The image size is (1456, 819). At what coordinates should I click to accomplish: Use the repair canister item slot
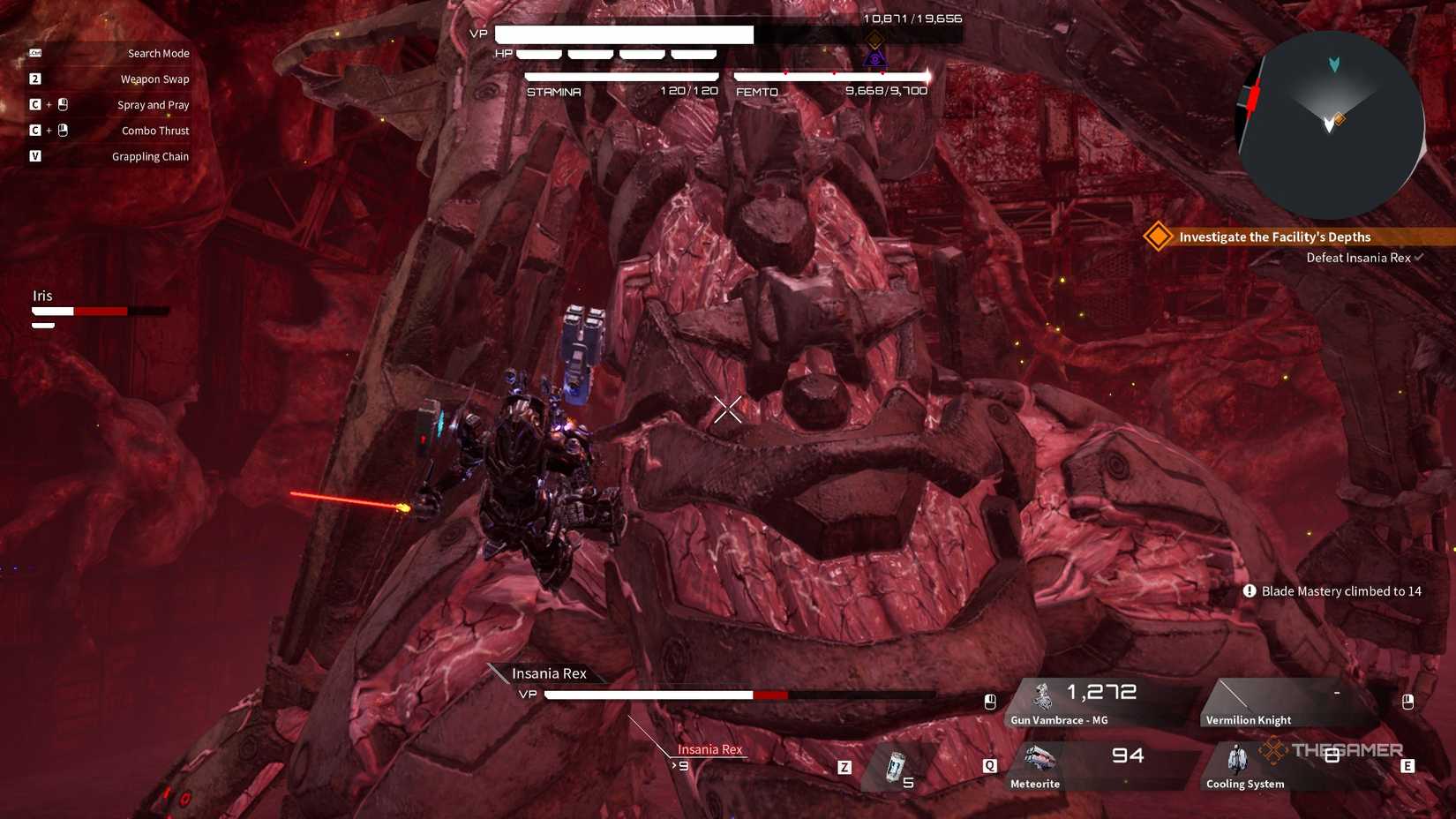tap(897, 767)
